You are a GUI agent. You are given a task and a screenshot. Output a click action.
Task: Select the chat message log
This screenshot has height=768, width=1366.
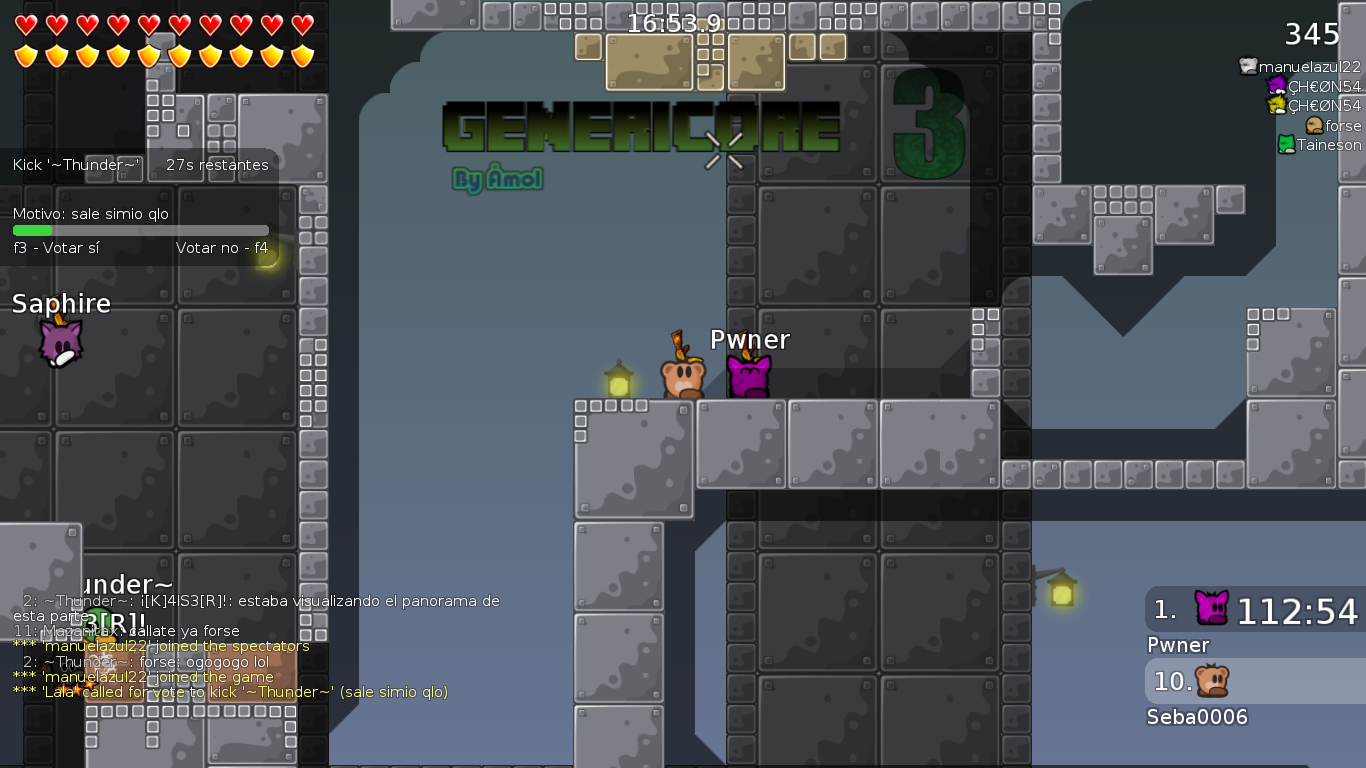click(x=255, y=646)
